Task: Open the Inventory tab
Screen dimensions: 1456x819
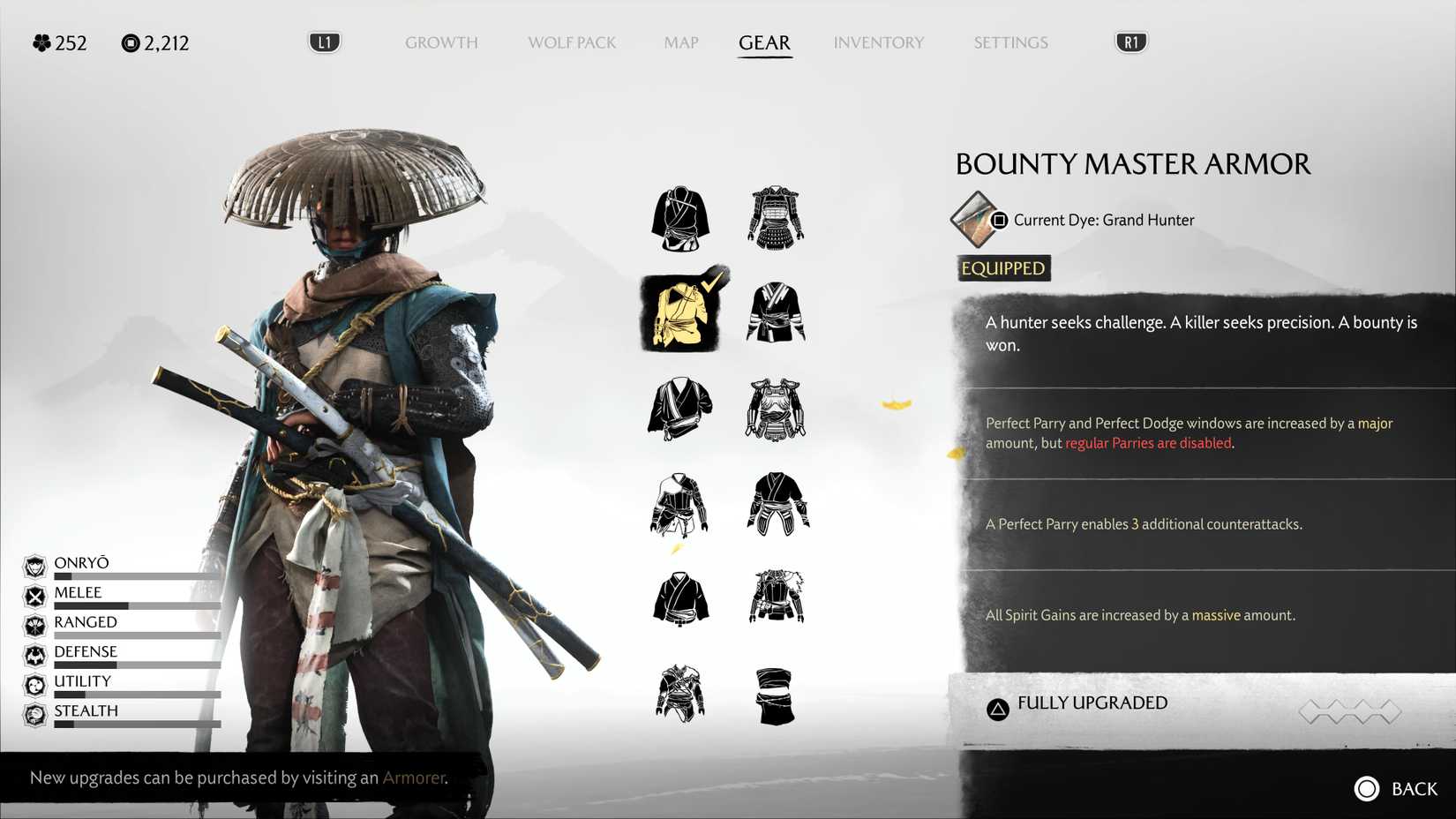Action: tap(878, 42)
